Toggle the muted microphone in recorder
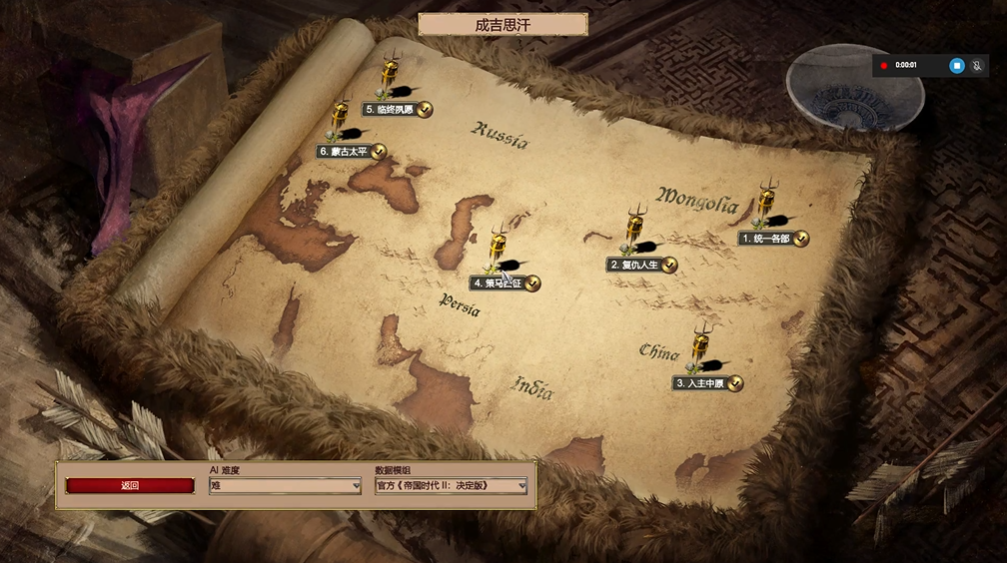Screen dimensions: 1007x563 977,65
